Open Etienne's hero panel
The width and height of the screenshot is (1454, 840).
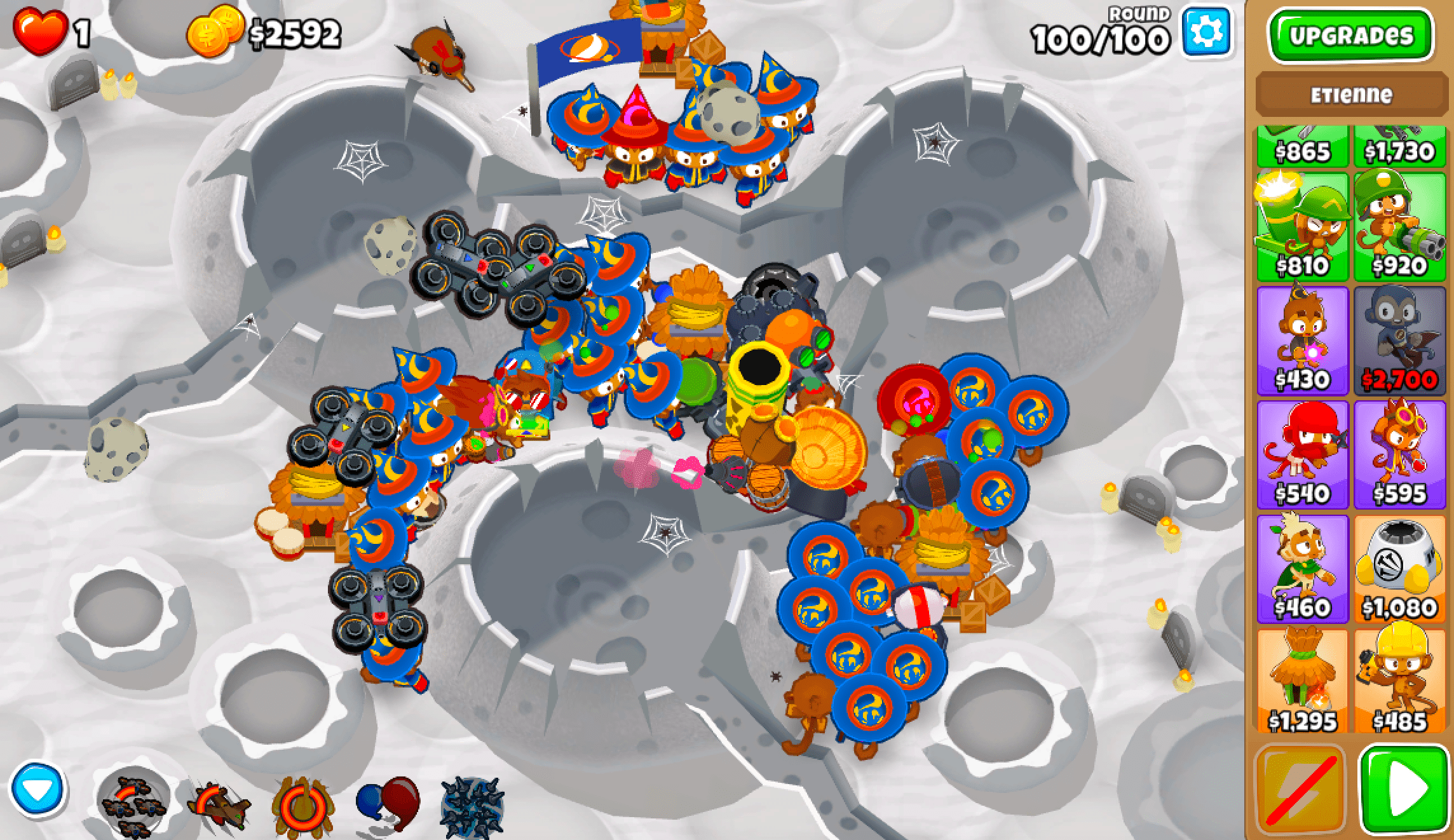click(1351, 95)
